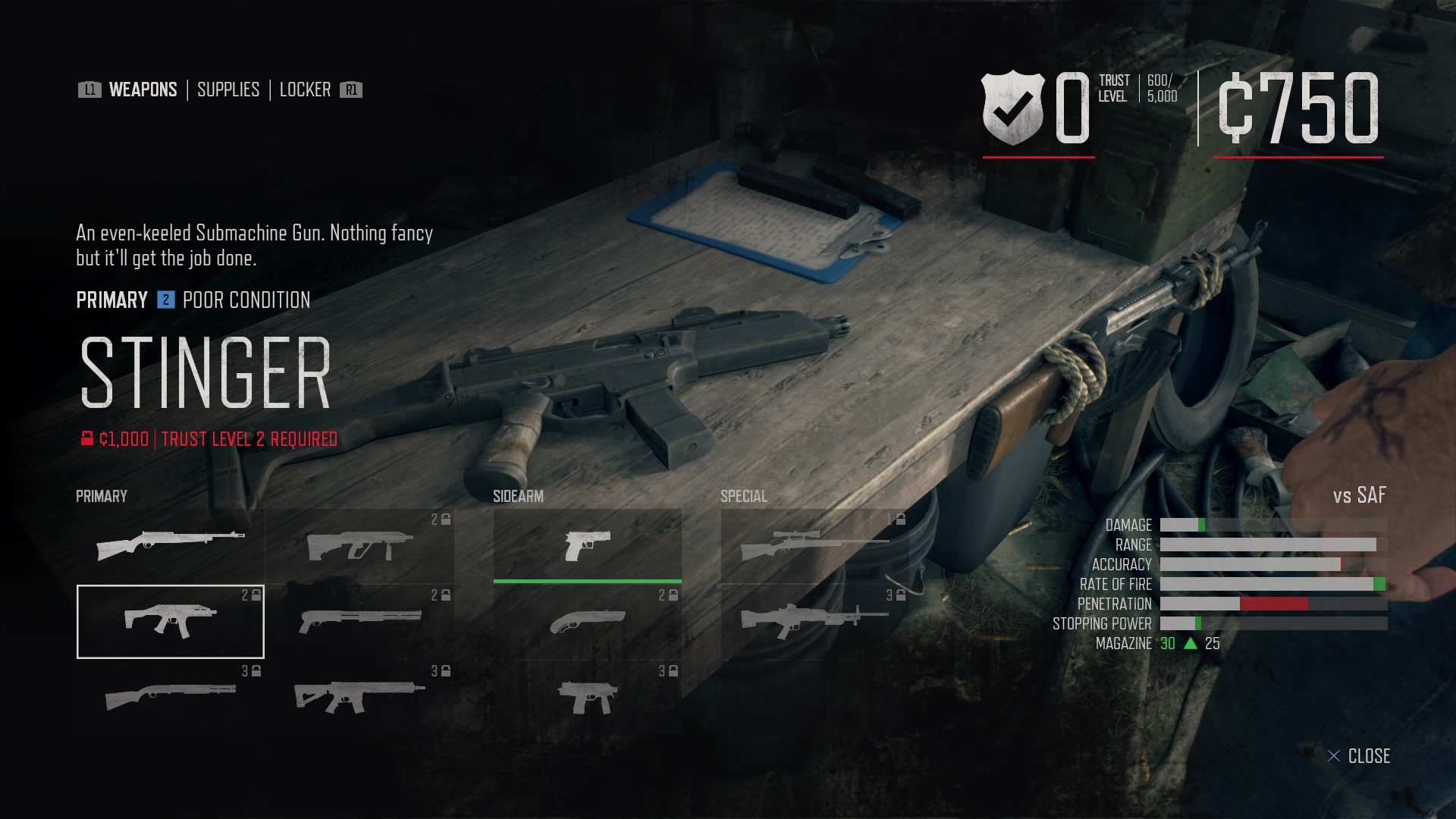The height and width of the screenshot is (819, 1456).
Task: Choose the light machine gun special weapon
Action: point(814,621)
